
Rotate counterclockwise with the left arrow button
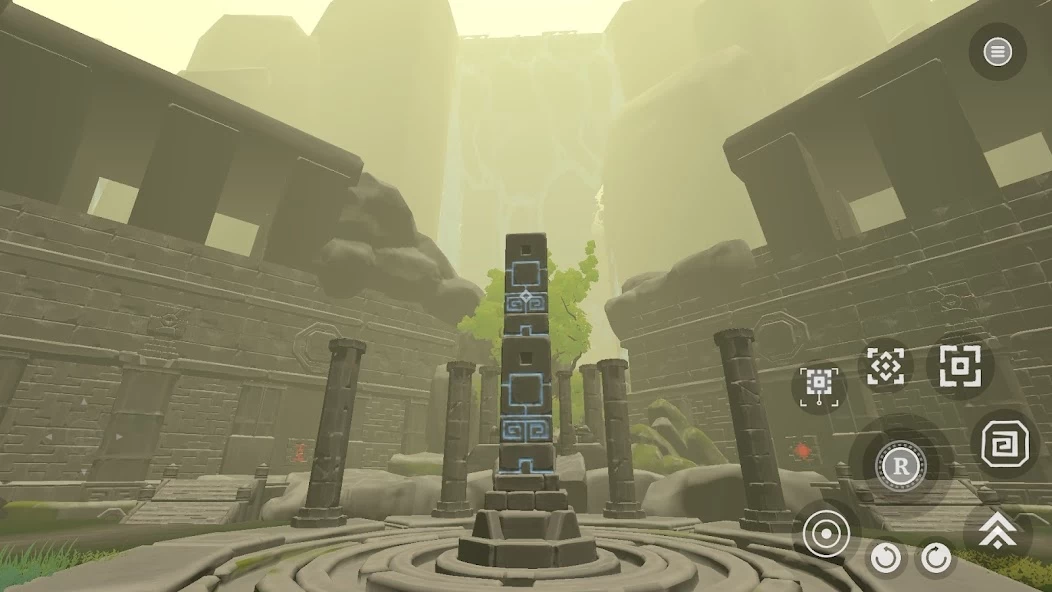click(x=886, y=558)
